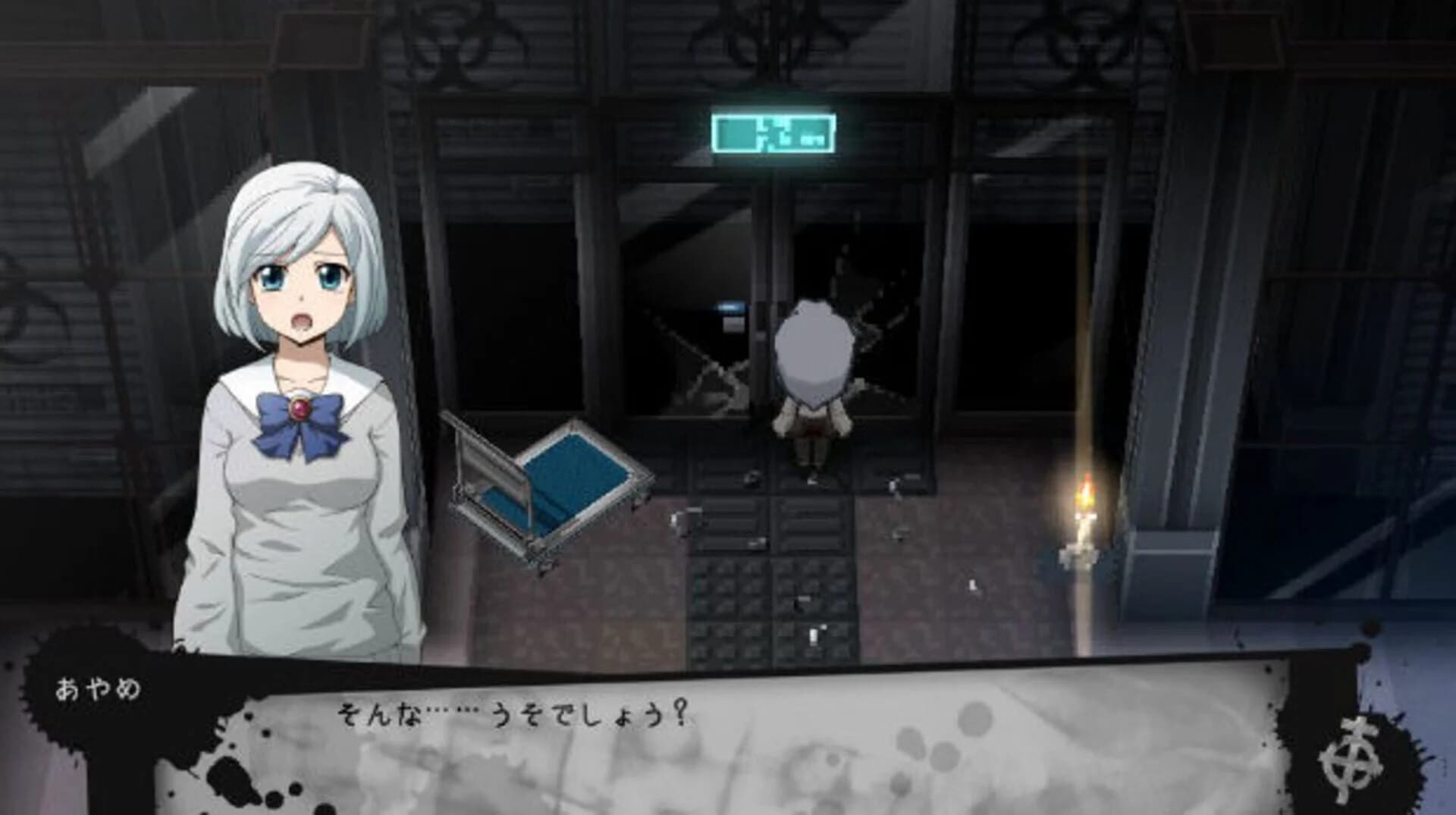Click the glowing exit sign above the doors
The image size is (1456, 815).
click(x=772, y=133)
